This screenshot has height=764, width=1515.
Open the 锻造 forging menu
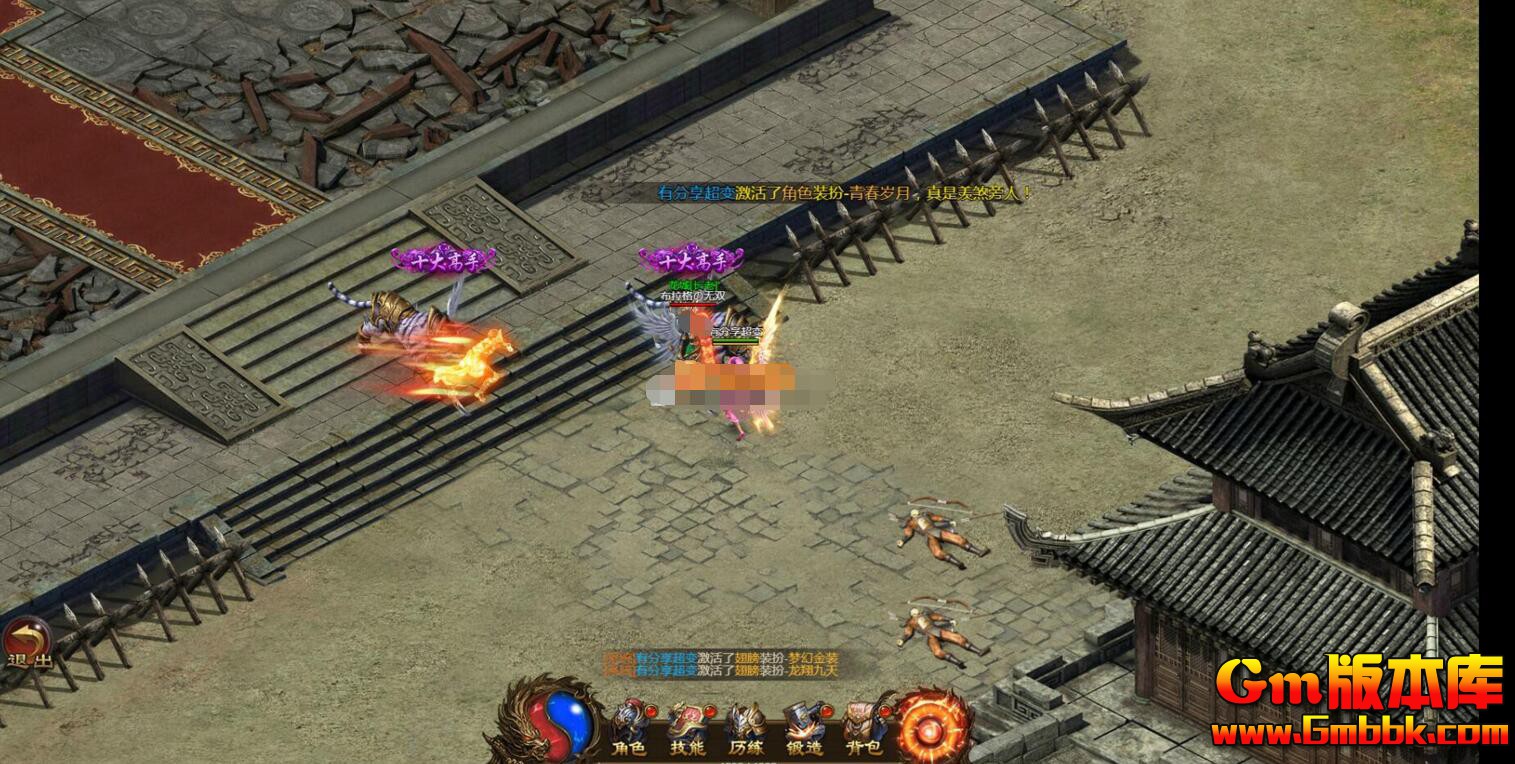click(x=804, y=727)
